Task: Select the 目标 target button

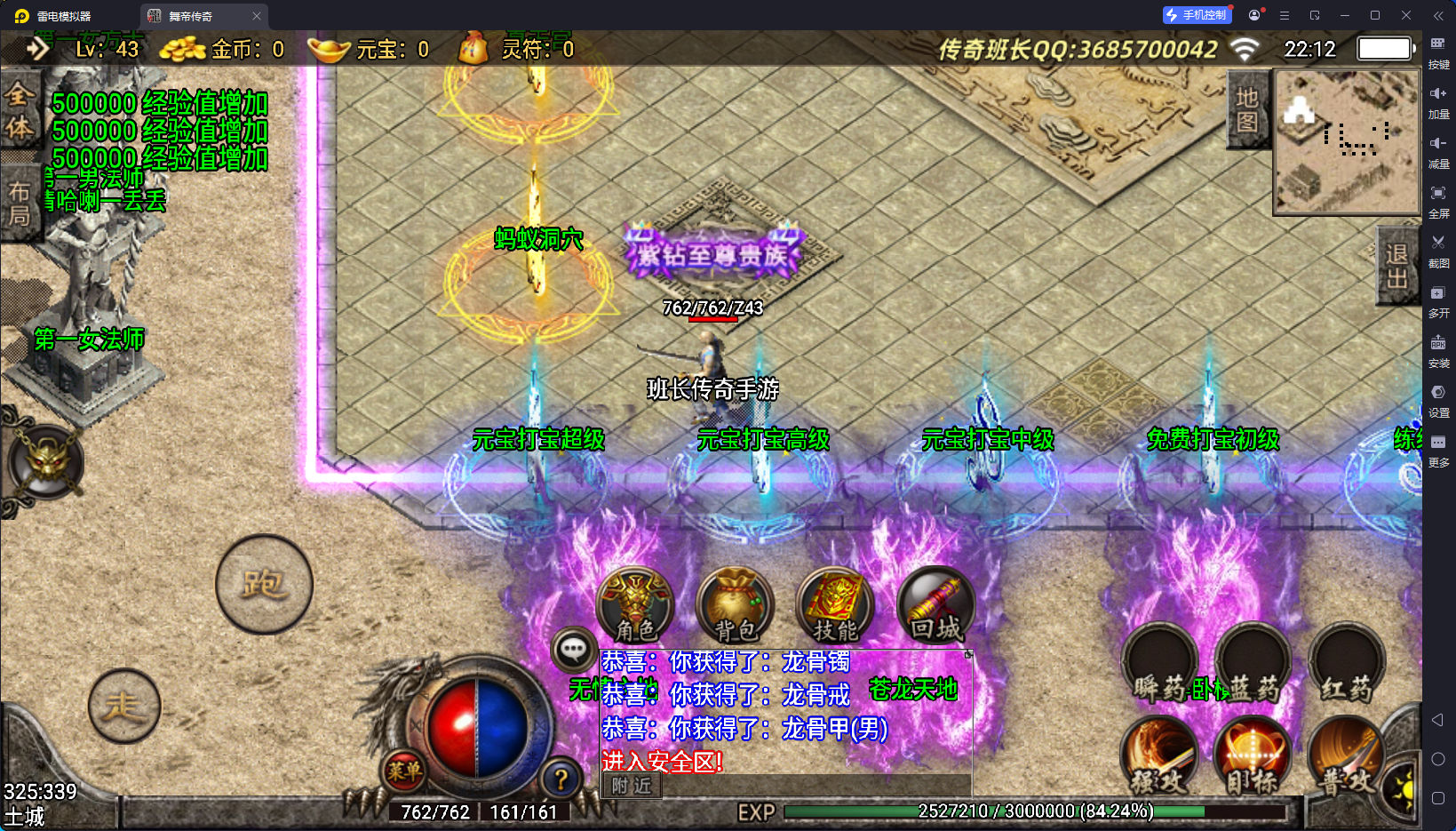Action: click(1253, 755)
